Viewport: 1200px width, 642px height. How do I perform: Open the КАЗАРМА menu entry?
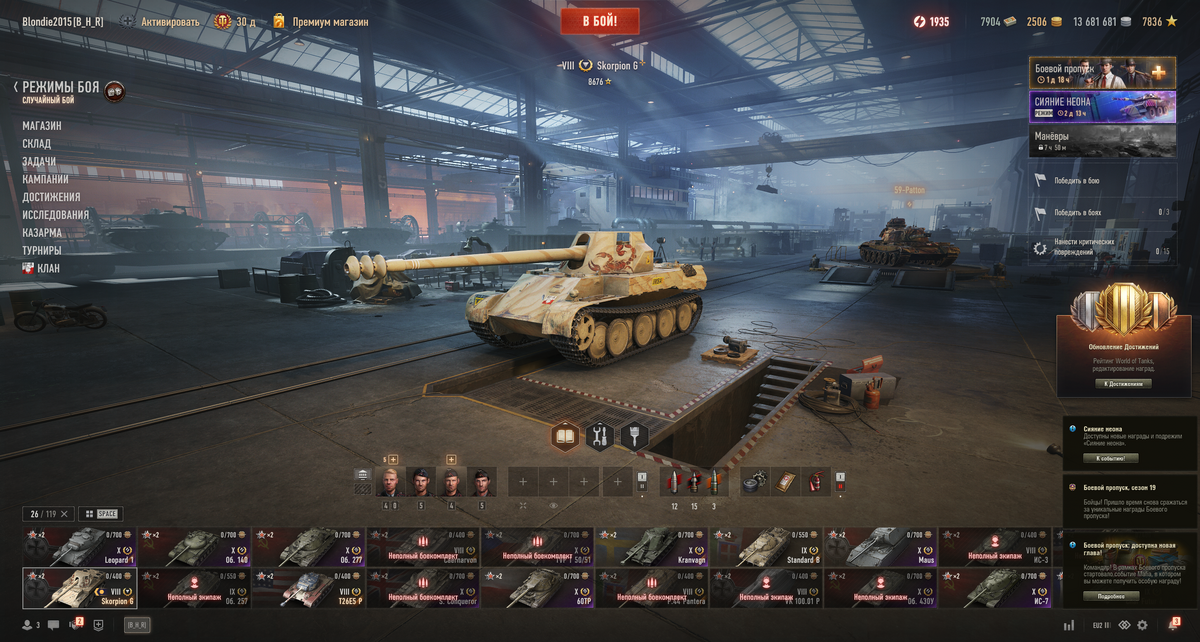[x=43, y=233]
